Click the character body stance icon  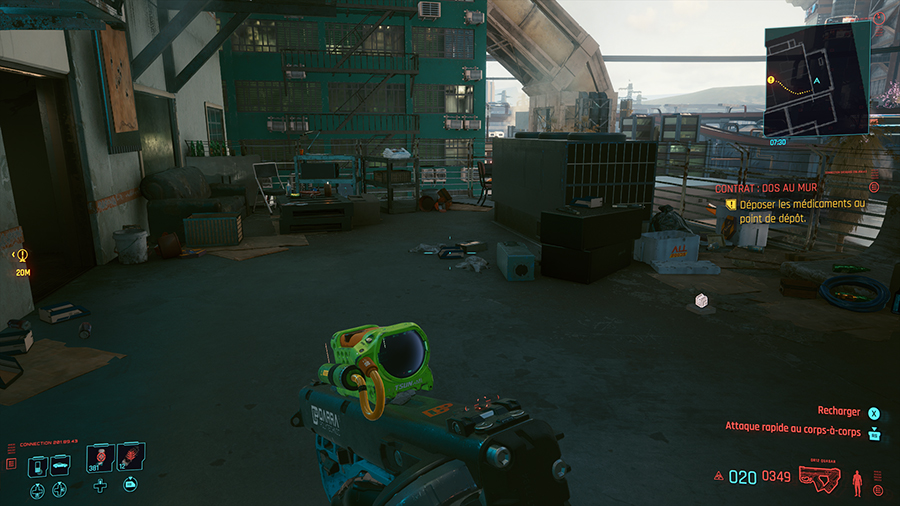pos(856,481)
